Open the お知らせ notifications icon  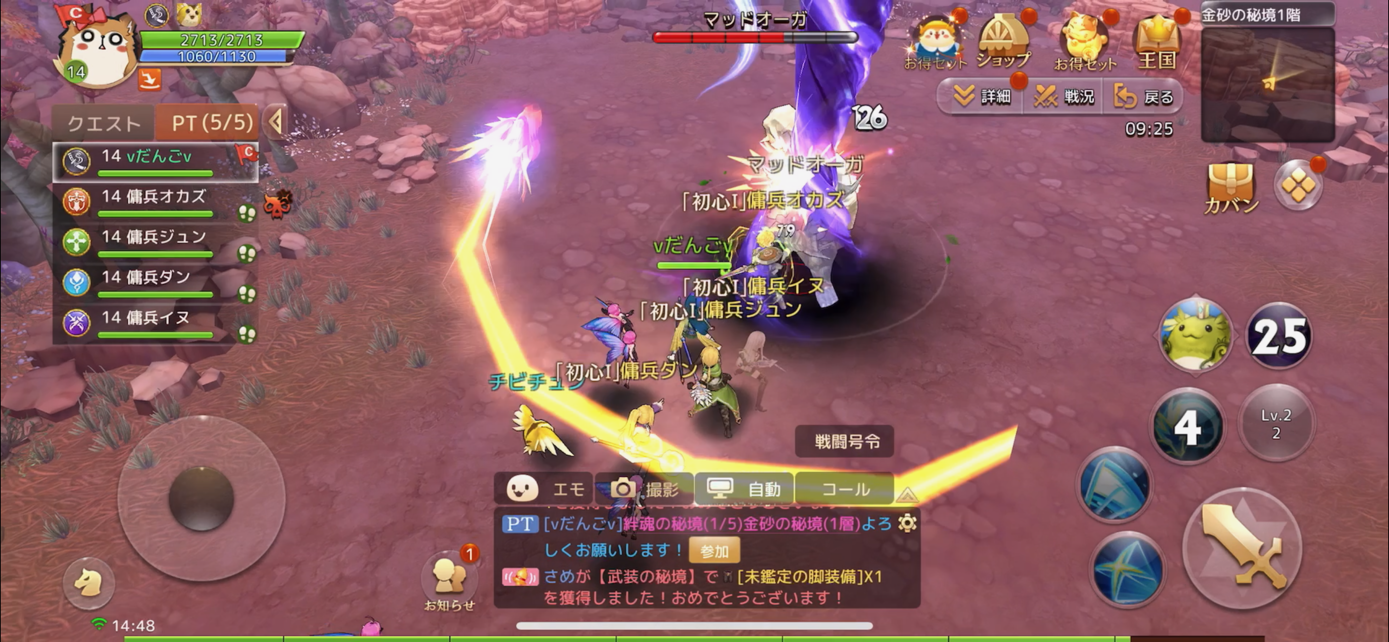point(449,579)
